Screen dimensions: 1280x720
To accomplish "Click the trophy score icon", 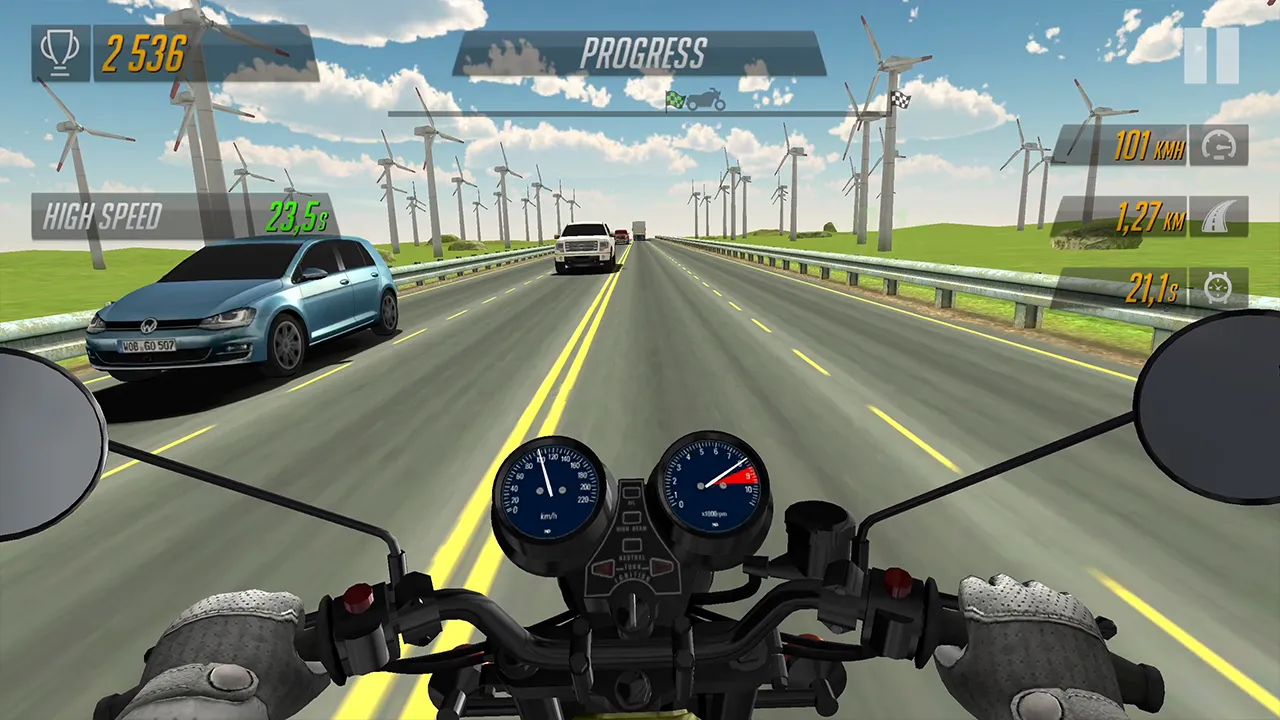I will click(60, 52).
